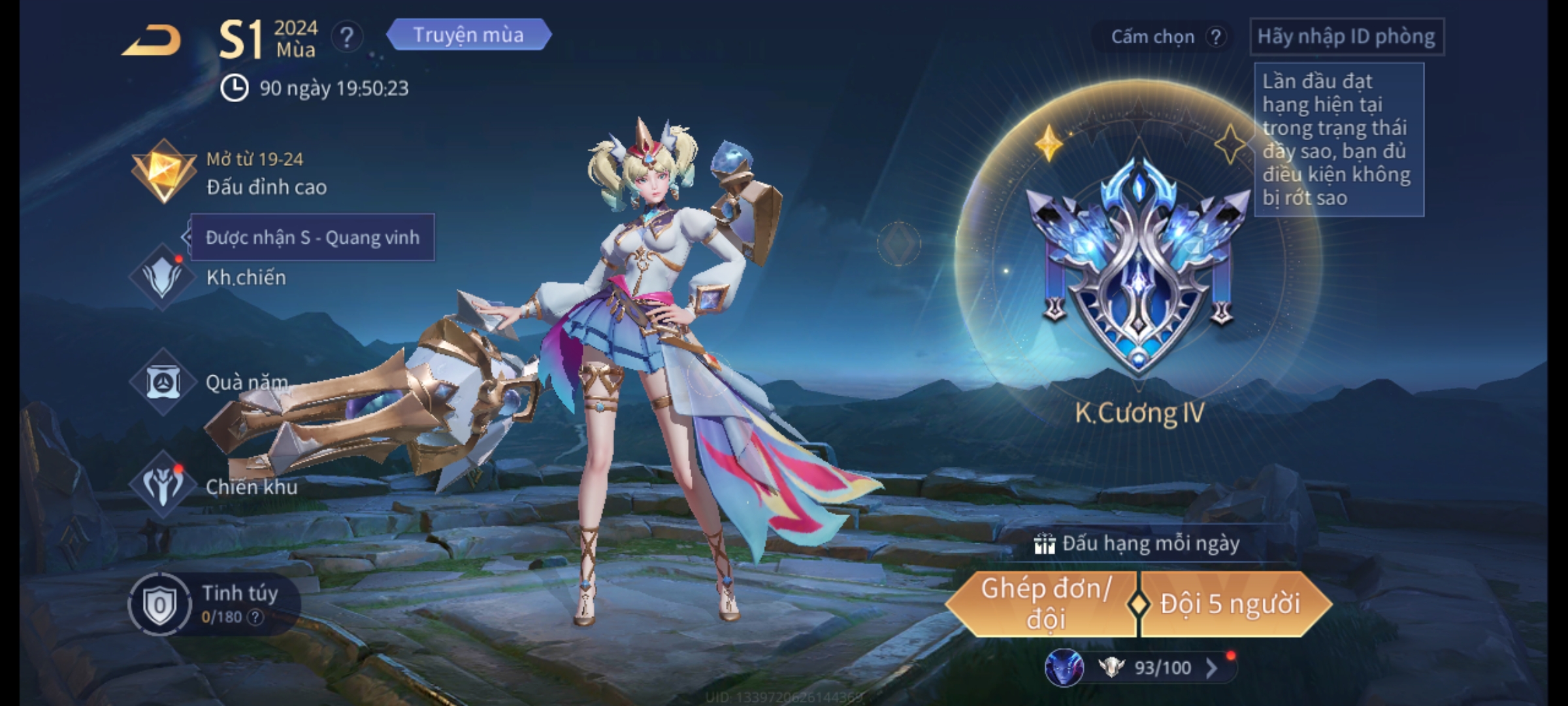The width and height of the screenshot is (1568, 706).
Task: Click the Hãy nhập ID phòng field
Action: [x=1346, y=37]
